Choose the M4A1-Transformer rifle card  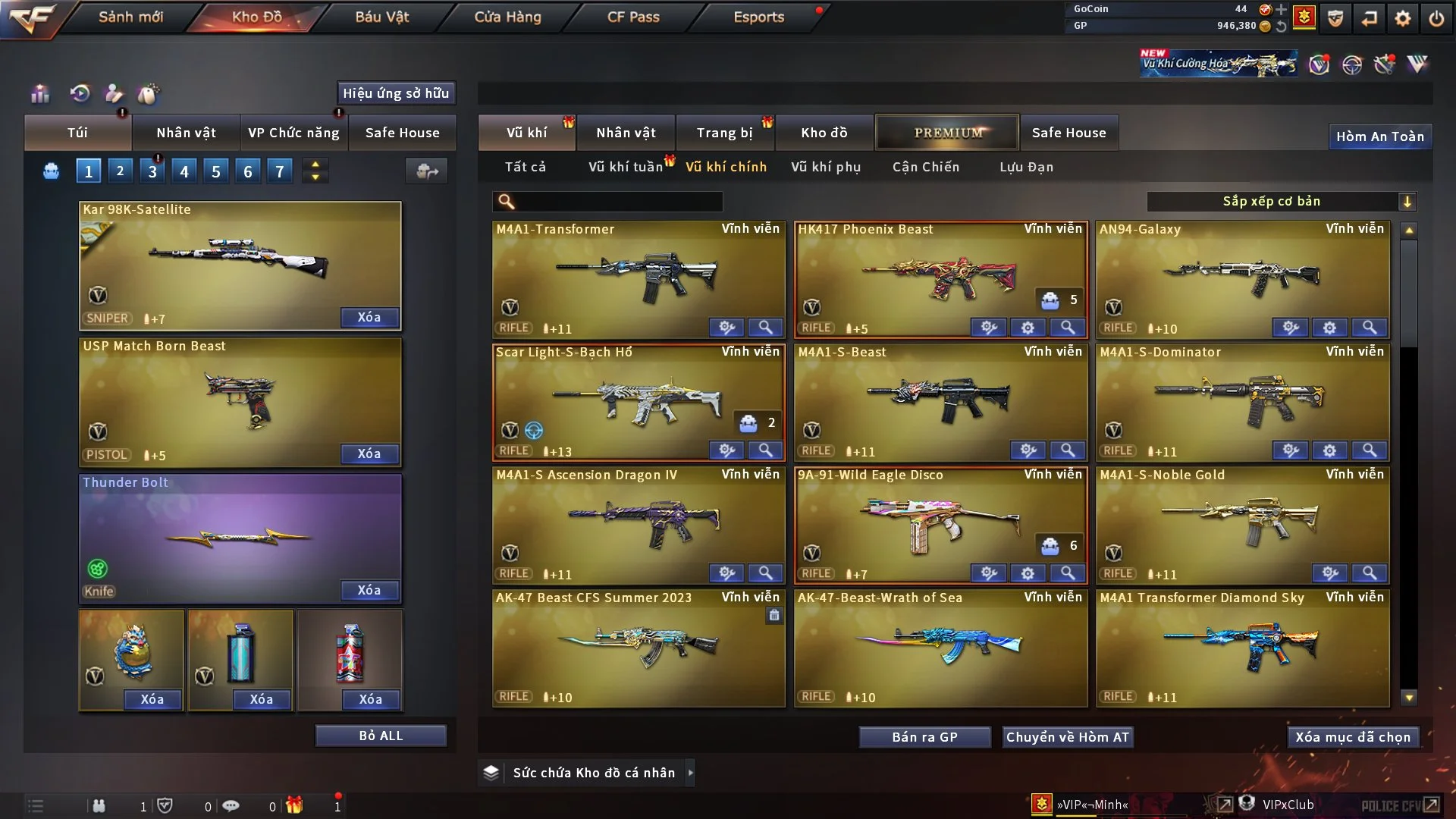(639, 277)
